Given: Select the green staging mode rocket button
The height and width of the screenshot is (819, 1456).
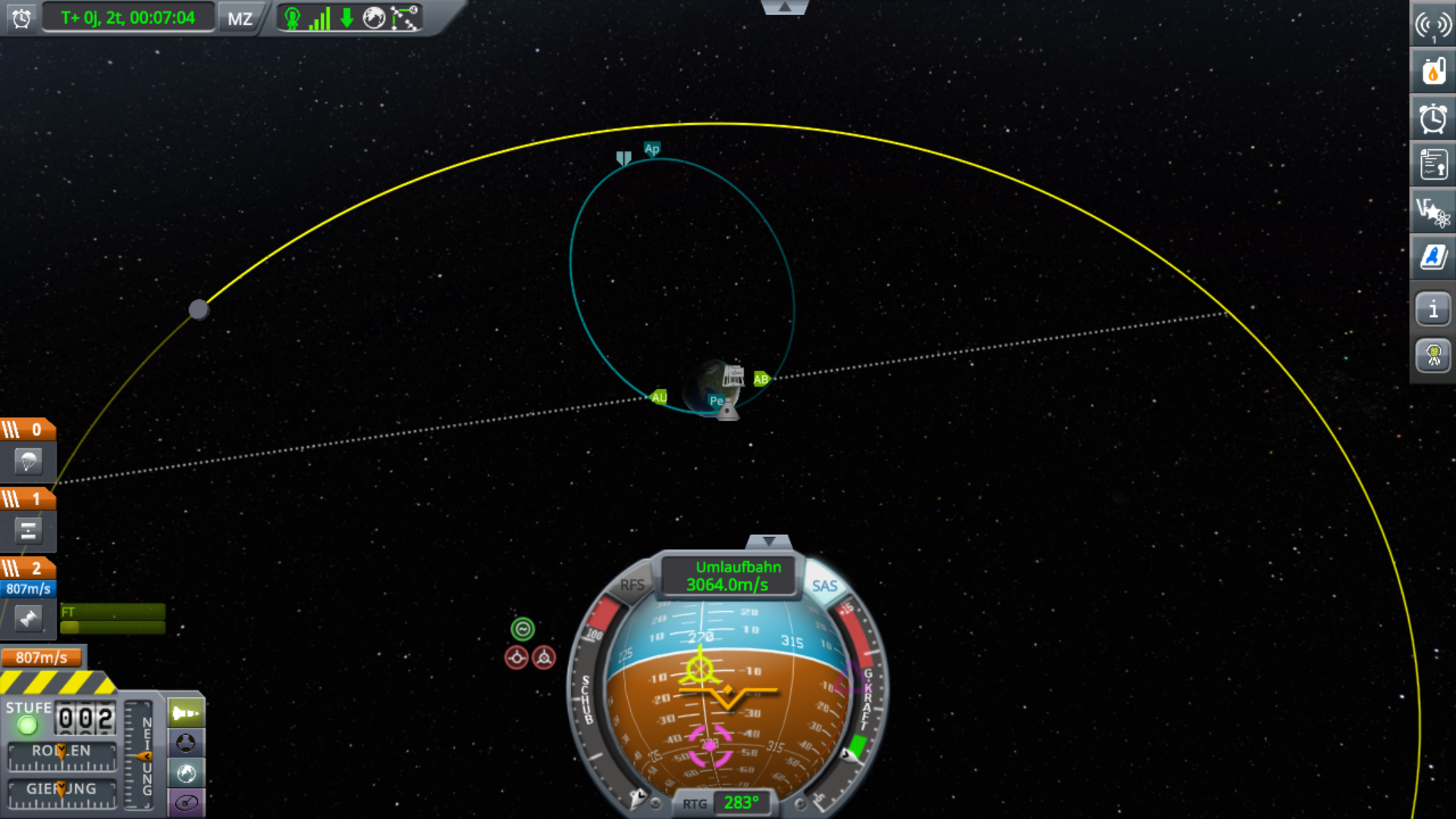Looking at the screenshot, I should tap(186, 713).
